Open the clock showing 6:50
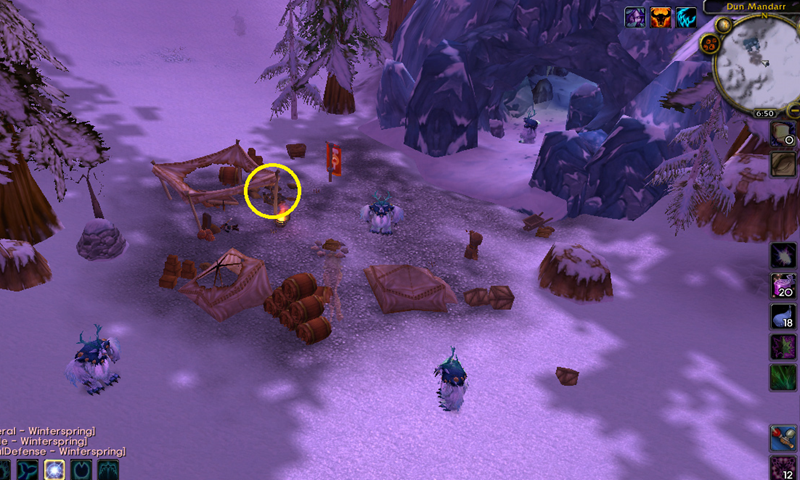The height and width of the screenshot is (480, 800). pos(765,114)
